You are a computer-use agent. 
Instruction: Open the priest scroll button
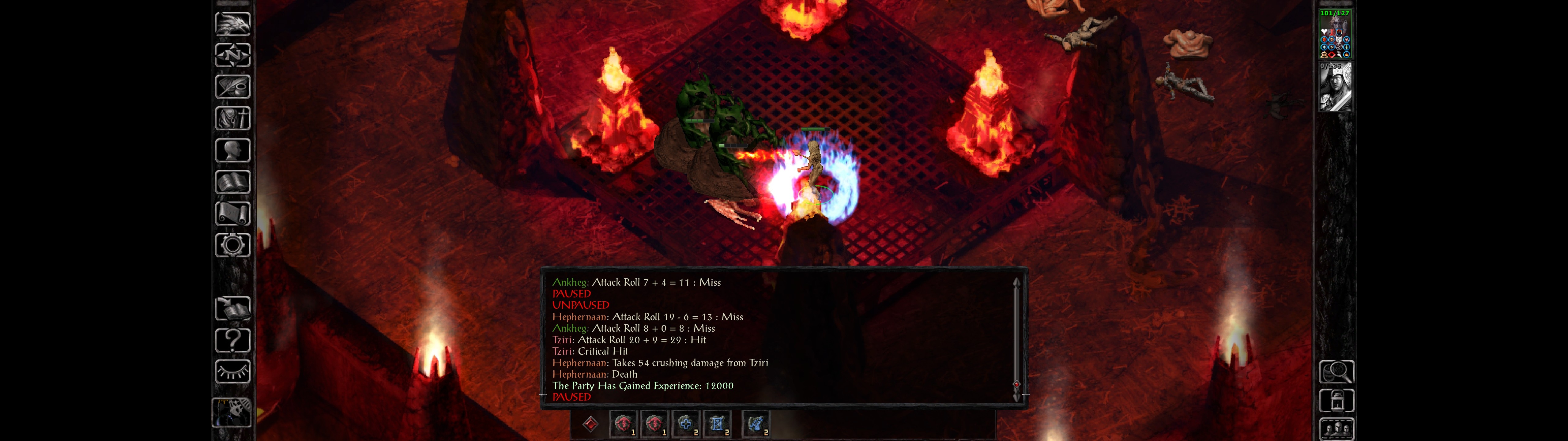(232, 213)
